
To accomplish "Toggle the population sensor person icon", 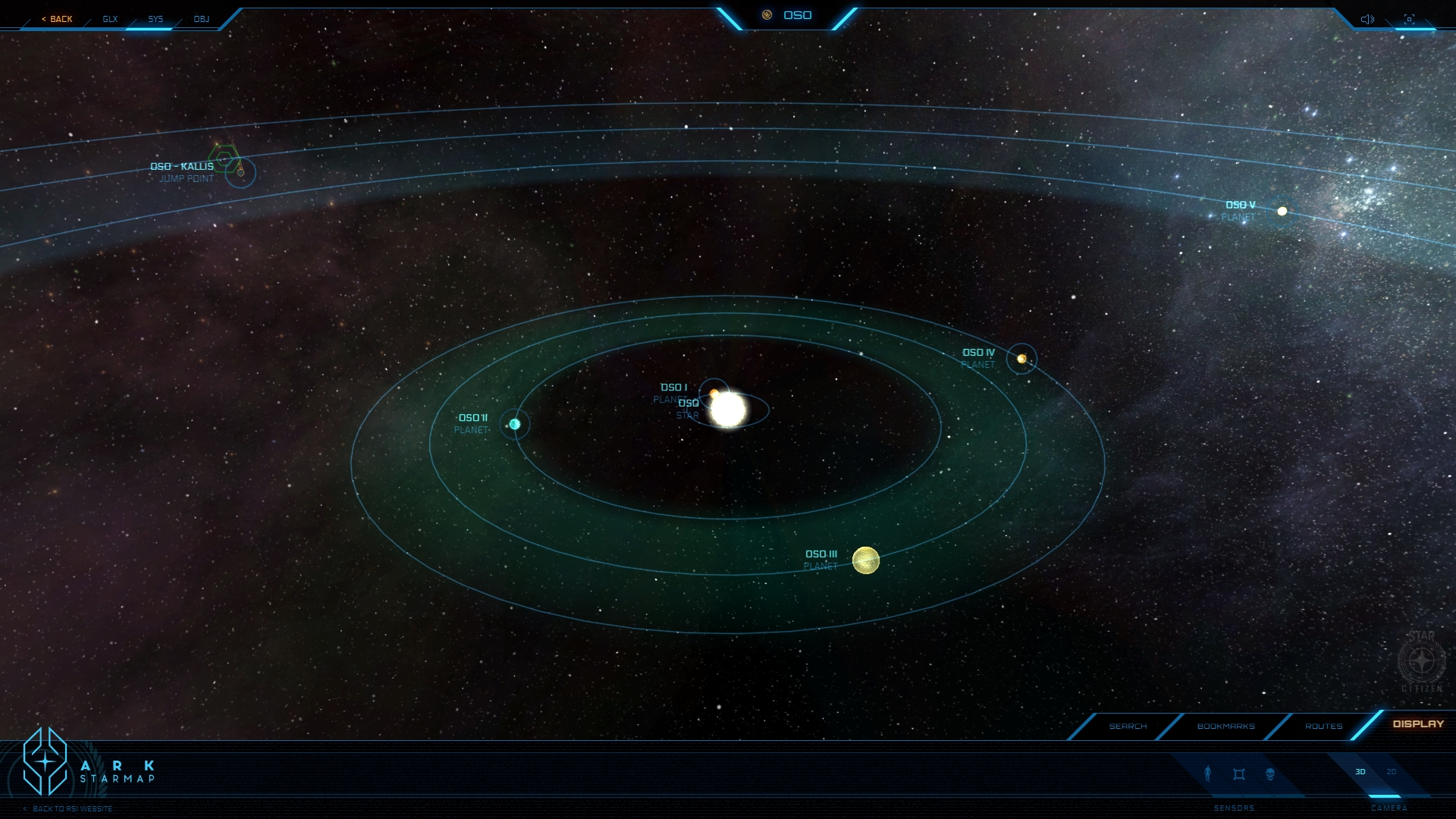I will (x=1208, y=773).
